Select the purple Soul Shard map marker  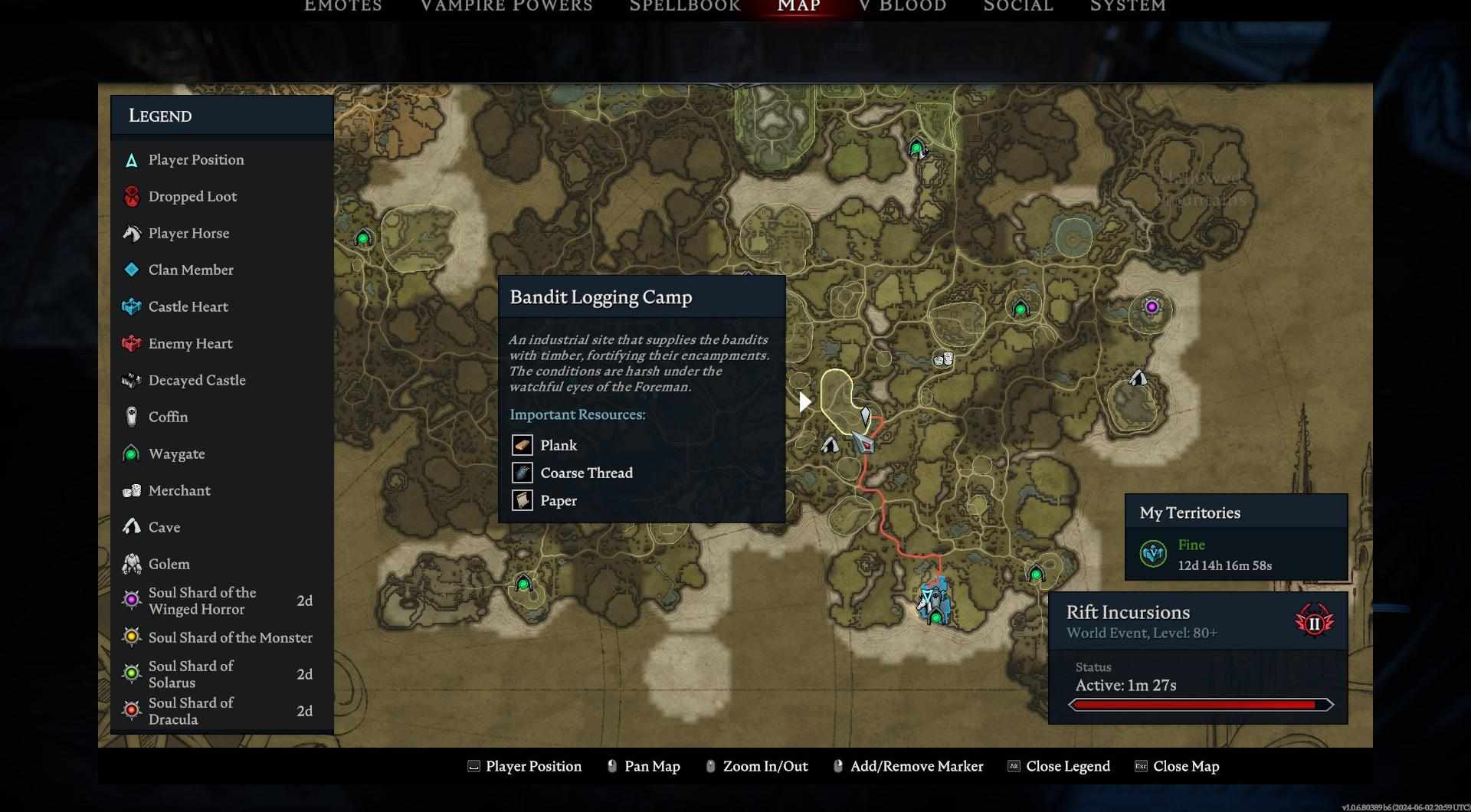pyautogui.click(x=1151, y=307)
